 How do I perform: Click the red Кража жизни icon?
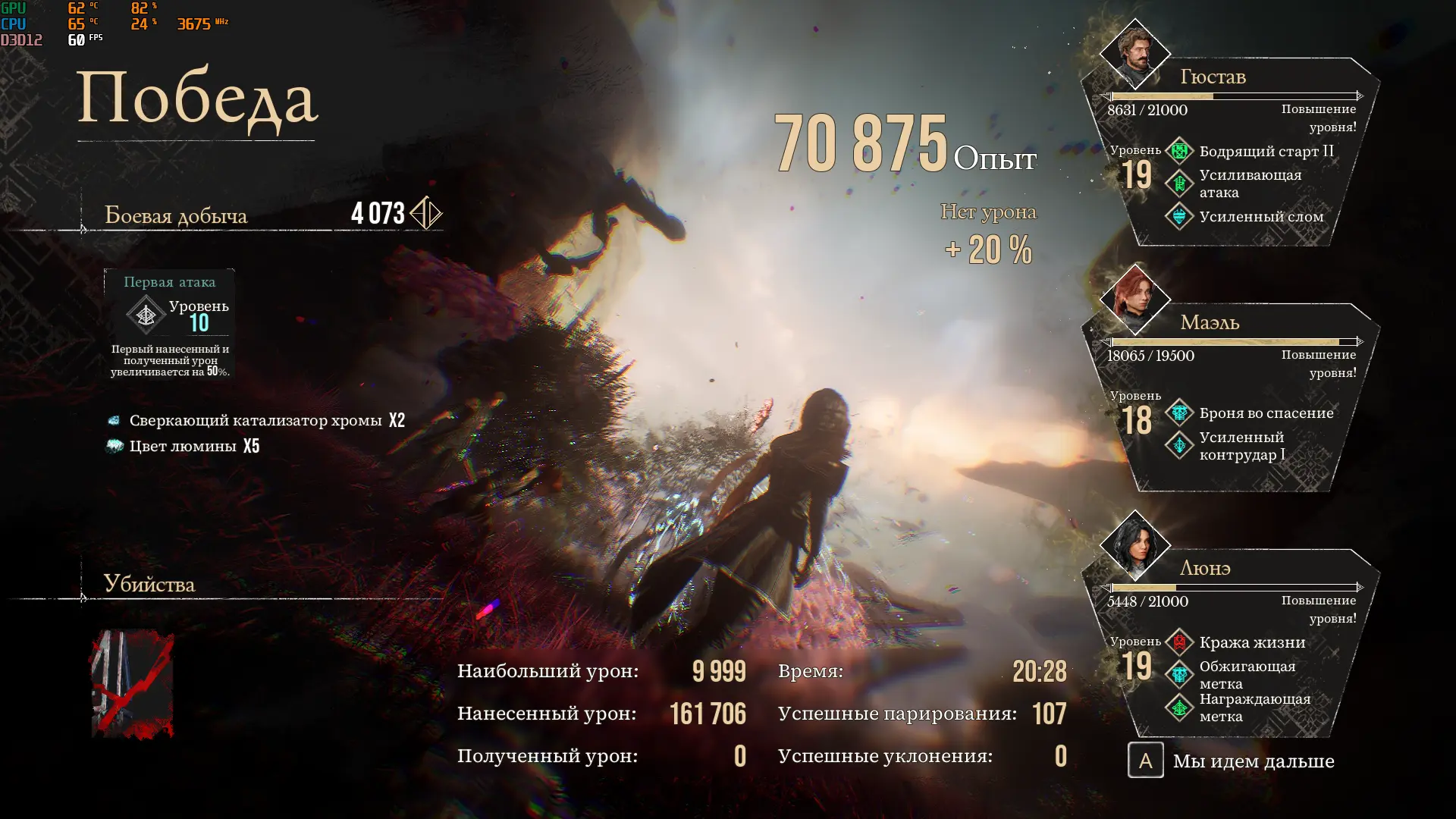click(x=1179, y=642)
